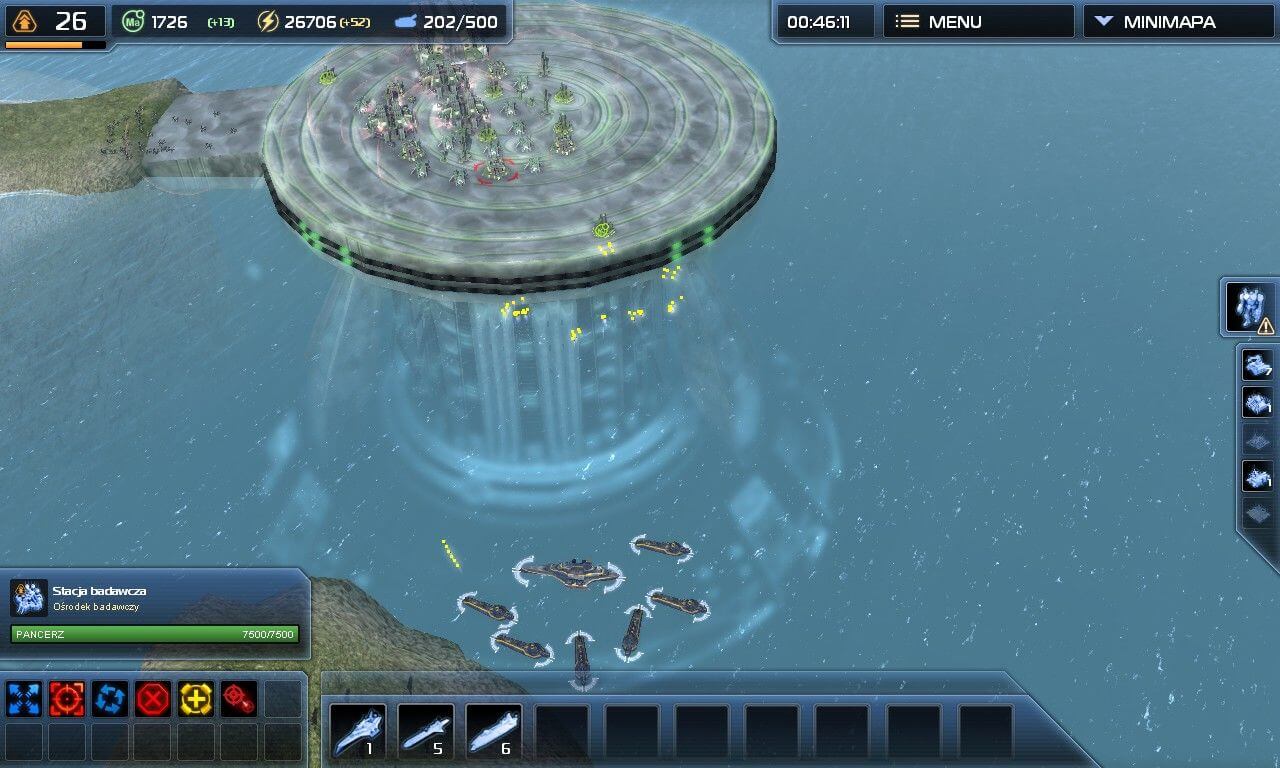Select the red linked-target command icon
The width and height of the screenshot is (1280, 768).
(x=238, y=698)
